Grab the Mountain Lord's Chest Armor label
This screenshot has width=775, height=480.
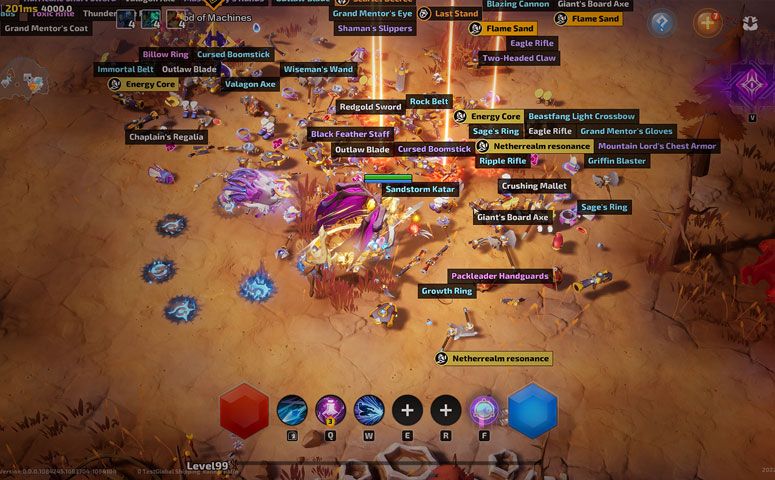pos(657,146)
